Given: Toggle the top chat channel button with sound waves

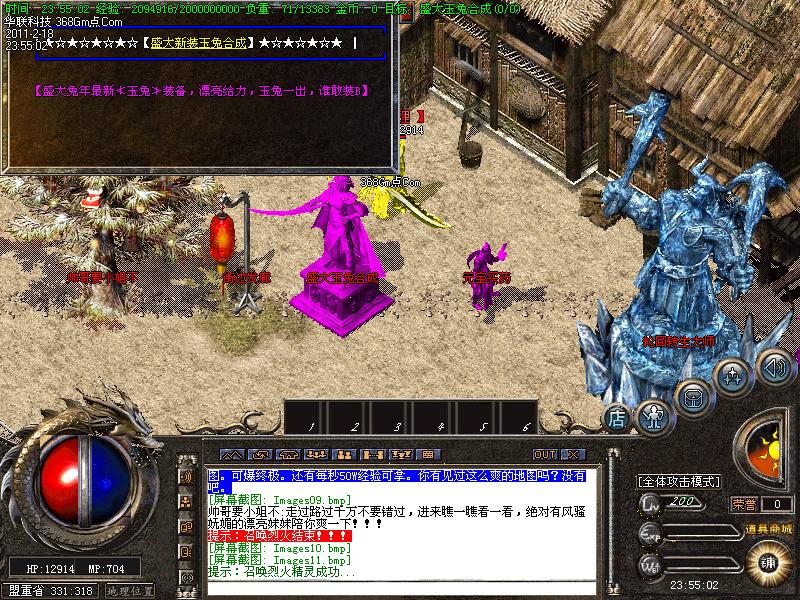Looking at the screenshot, I should tap(186, 477).
